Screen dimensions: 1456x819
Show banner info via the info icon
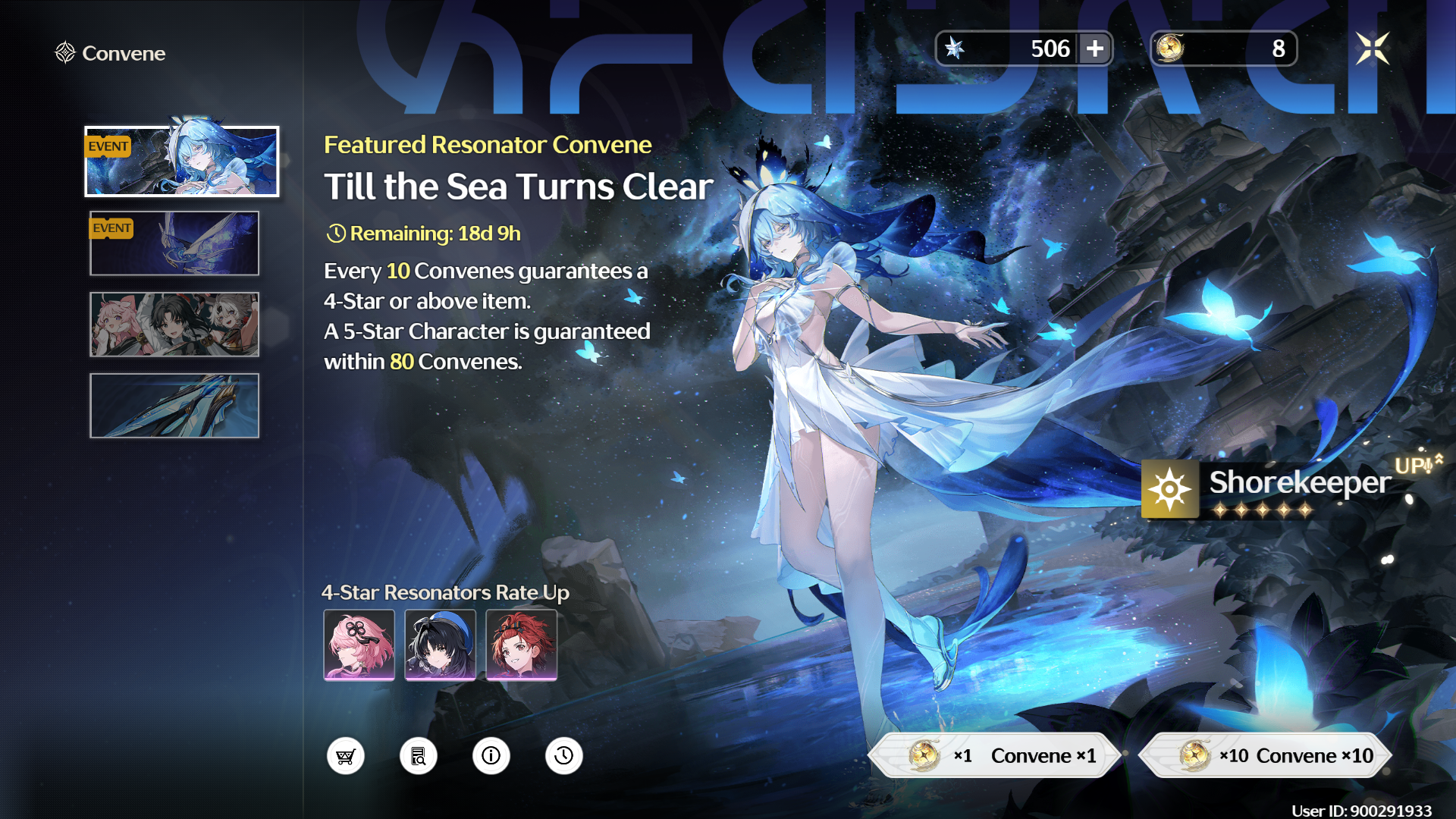(491, 756)
